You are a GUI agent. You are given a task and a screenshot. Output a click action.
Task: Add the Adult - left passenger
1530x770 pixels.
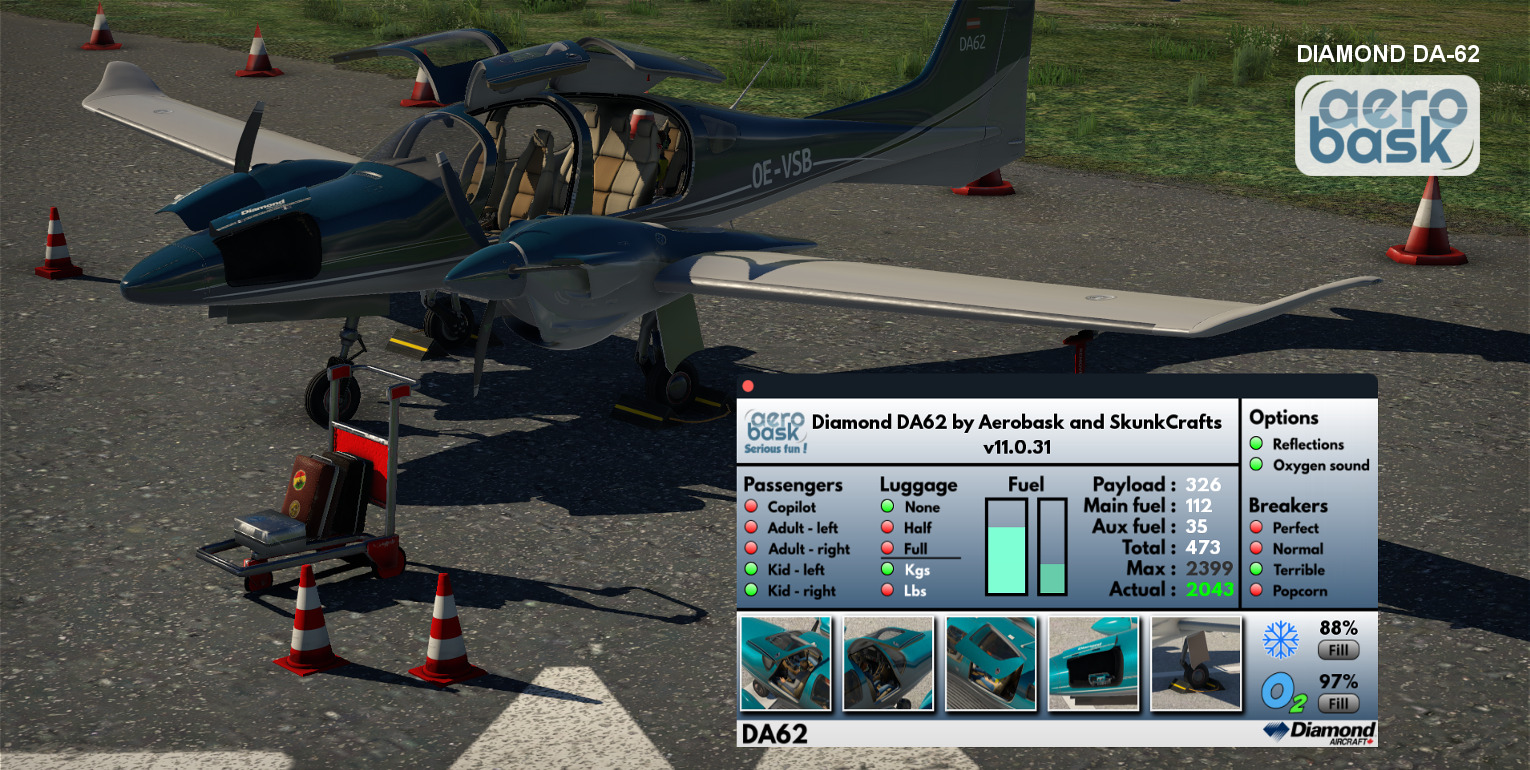tap(751, 528)
